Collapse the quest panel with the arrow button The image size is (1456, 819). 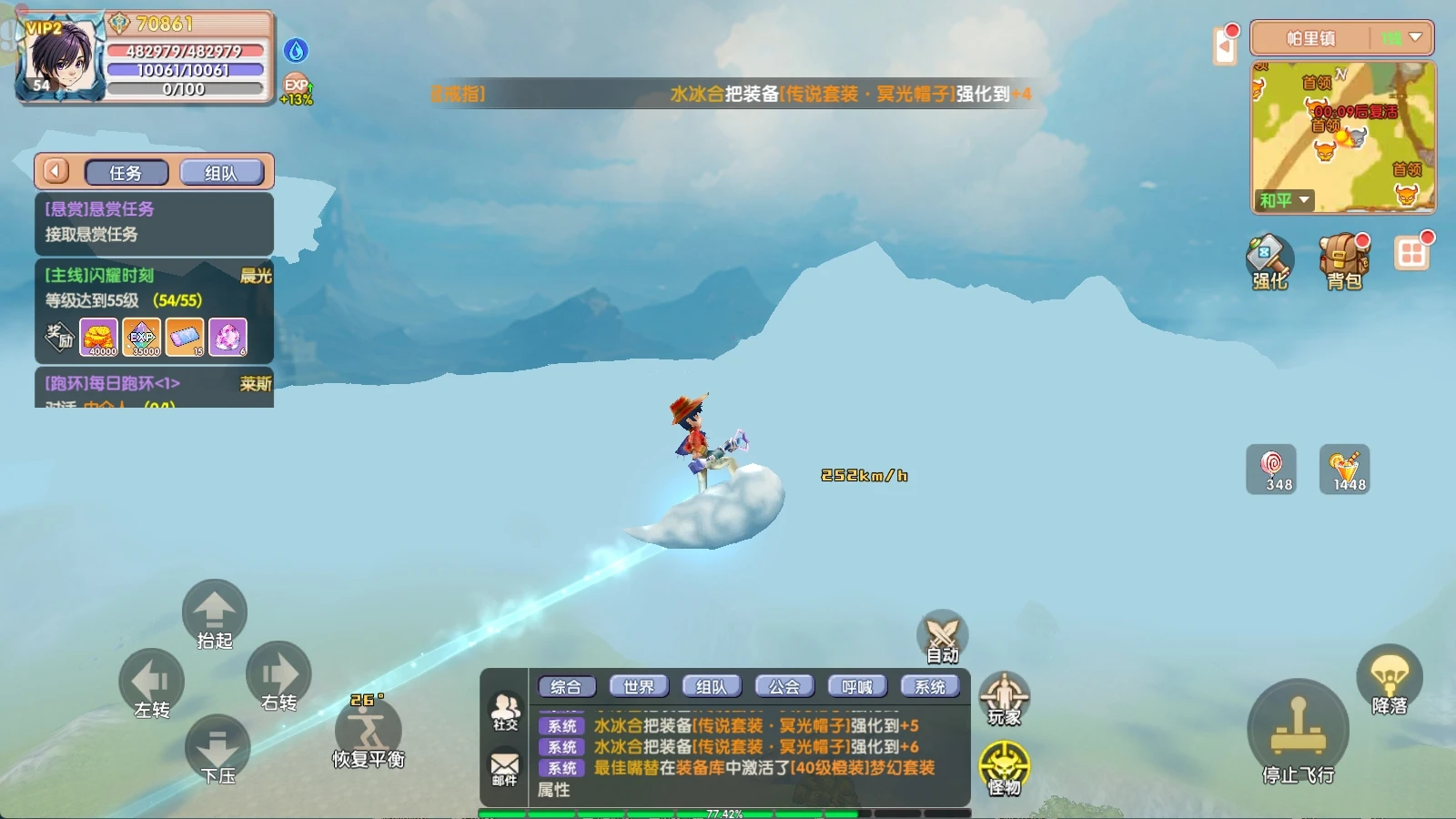56,171
